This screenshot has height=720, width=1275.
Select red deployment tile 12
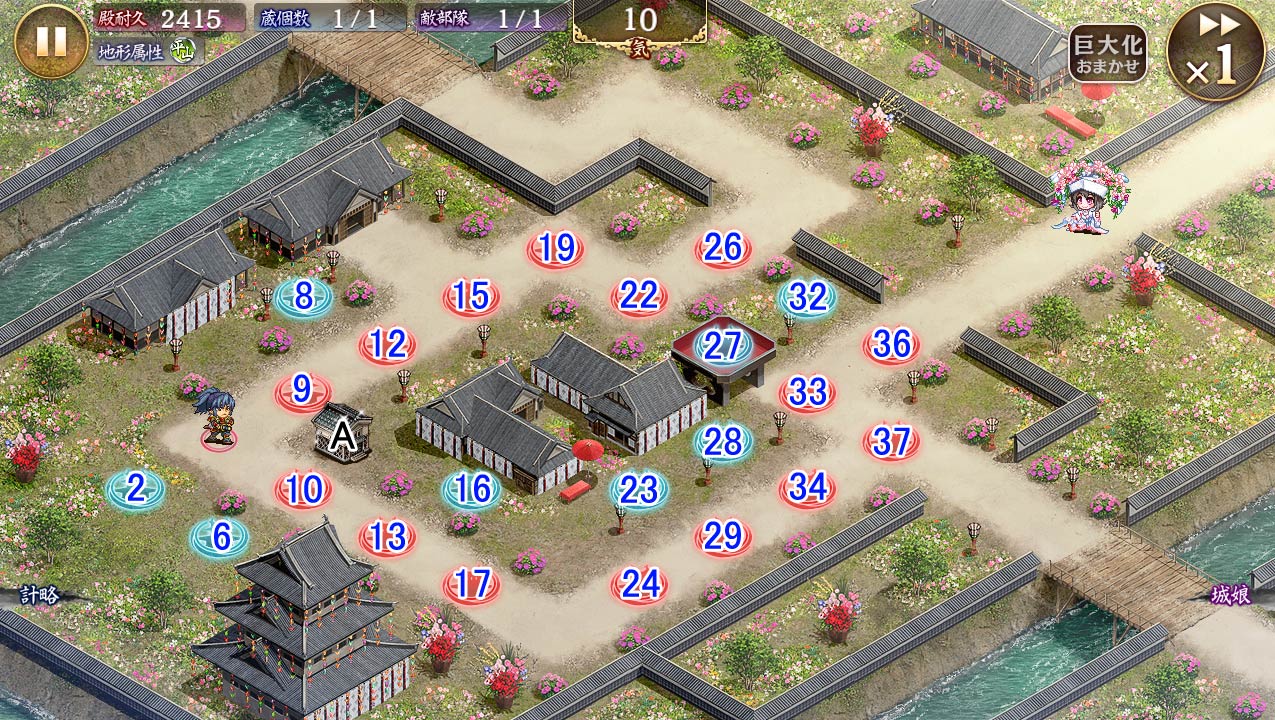(387, 345)
